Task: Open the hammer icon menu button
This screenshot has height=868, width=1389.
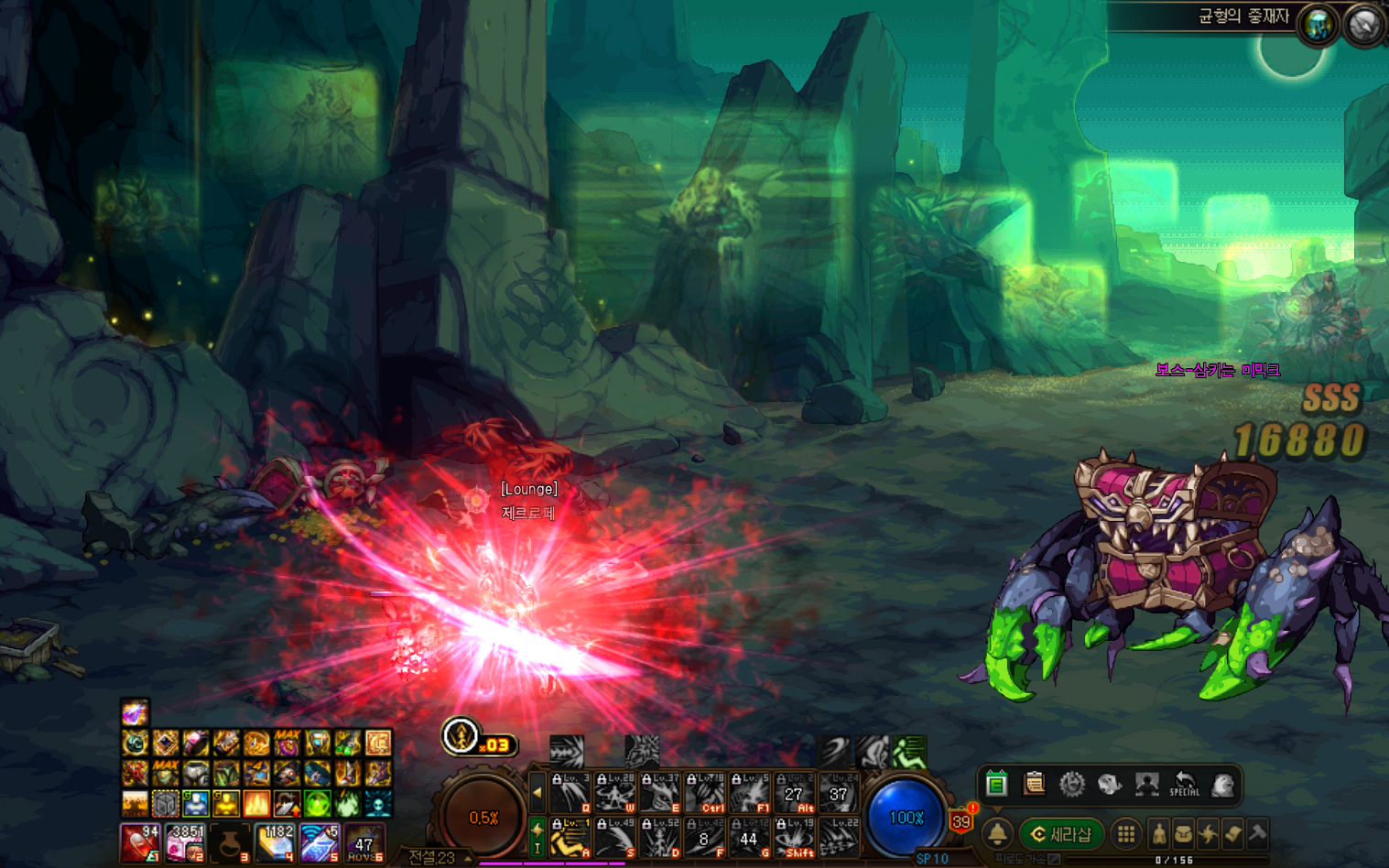Action: point(1257,833)
